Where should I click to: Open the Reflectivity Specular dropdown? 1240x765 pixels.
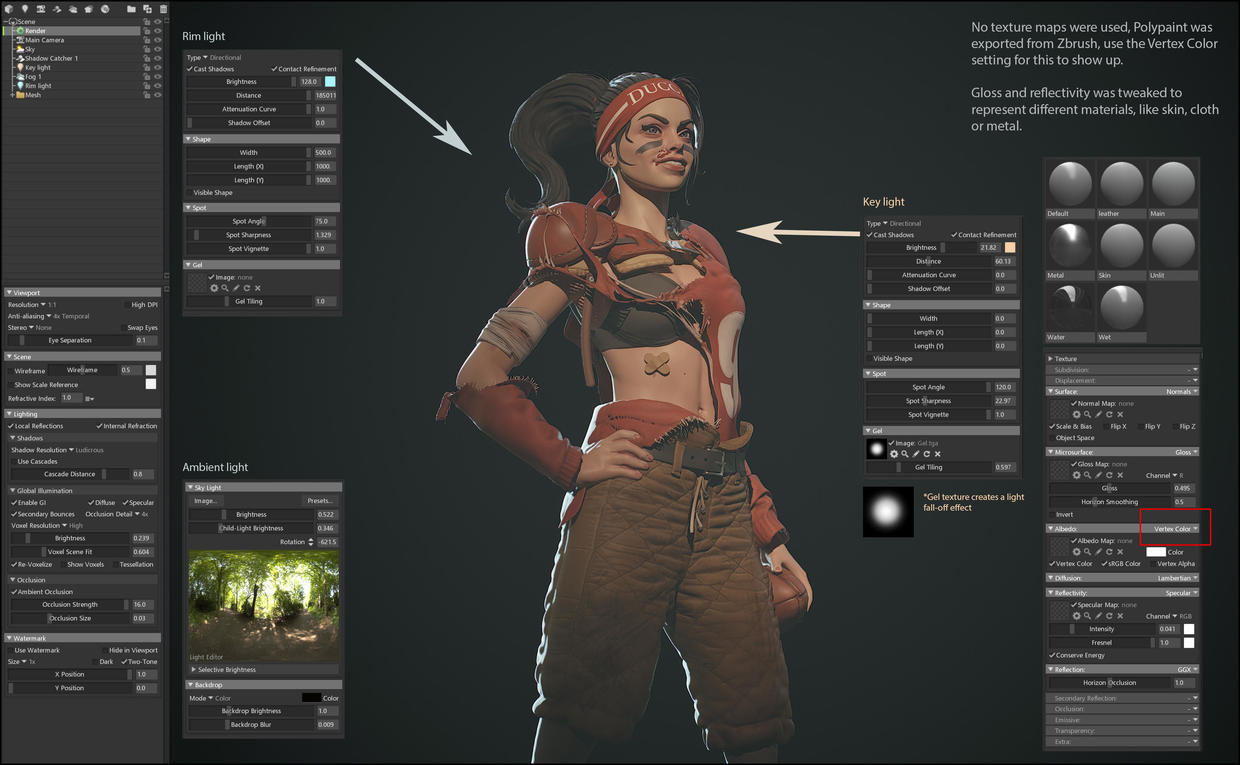pos(1180,593)
